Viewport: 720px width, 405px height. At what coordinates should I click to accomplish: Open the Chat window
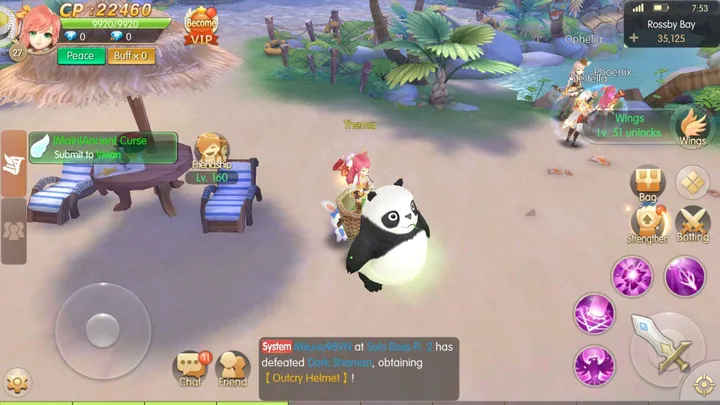click(x=190, y=368)
